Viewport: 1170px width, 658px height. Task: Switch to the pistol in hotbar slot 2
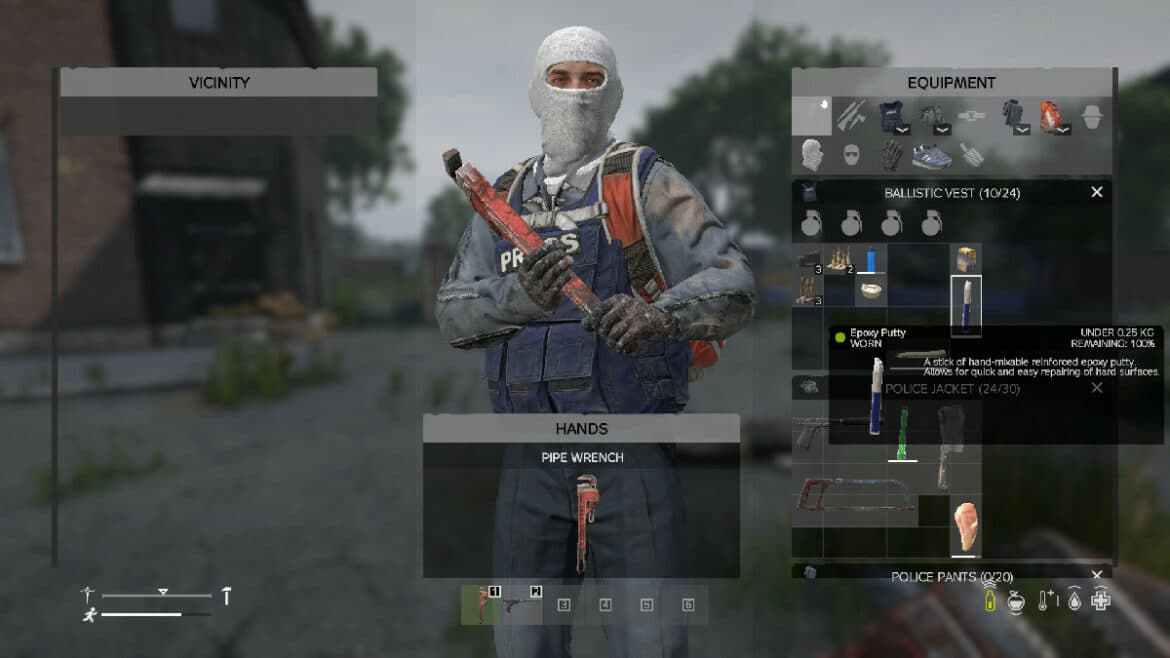522,605
